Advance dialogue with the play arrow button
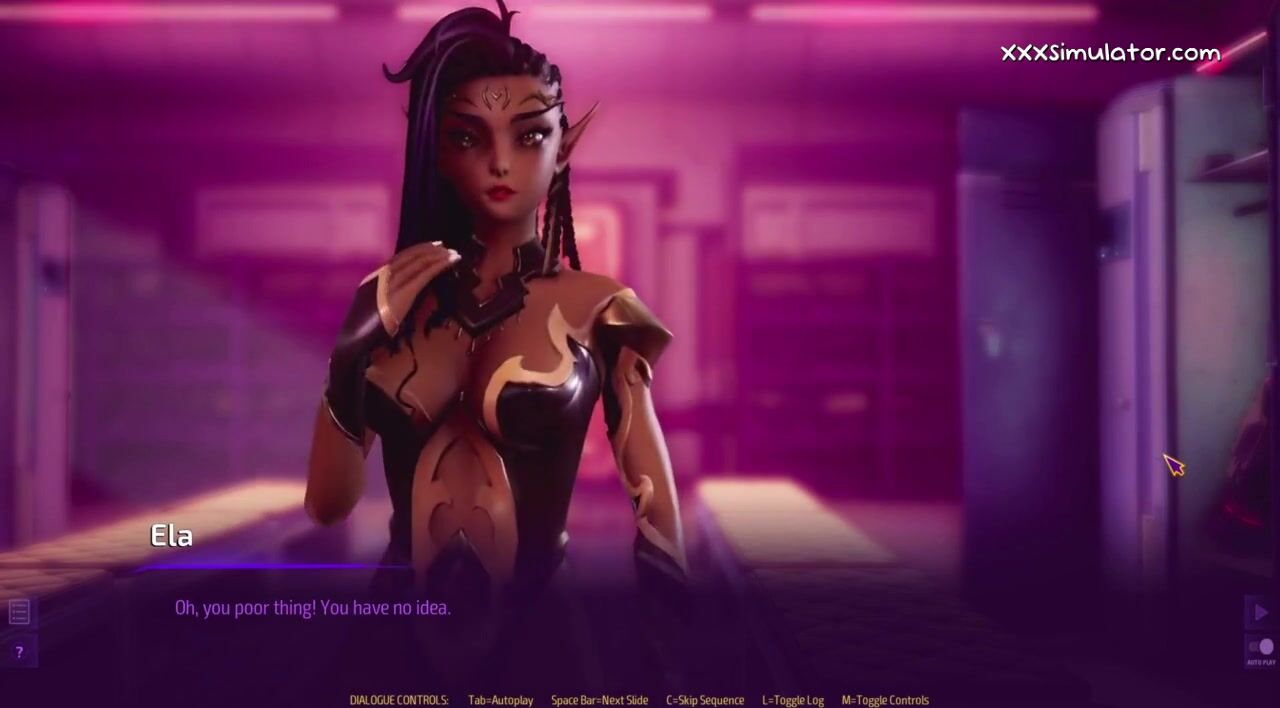Screen dimensions: 1280x708 1260,612
